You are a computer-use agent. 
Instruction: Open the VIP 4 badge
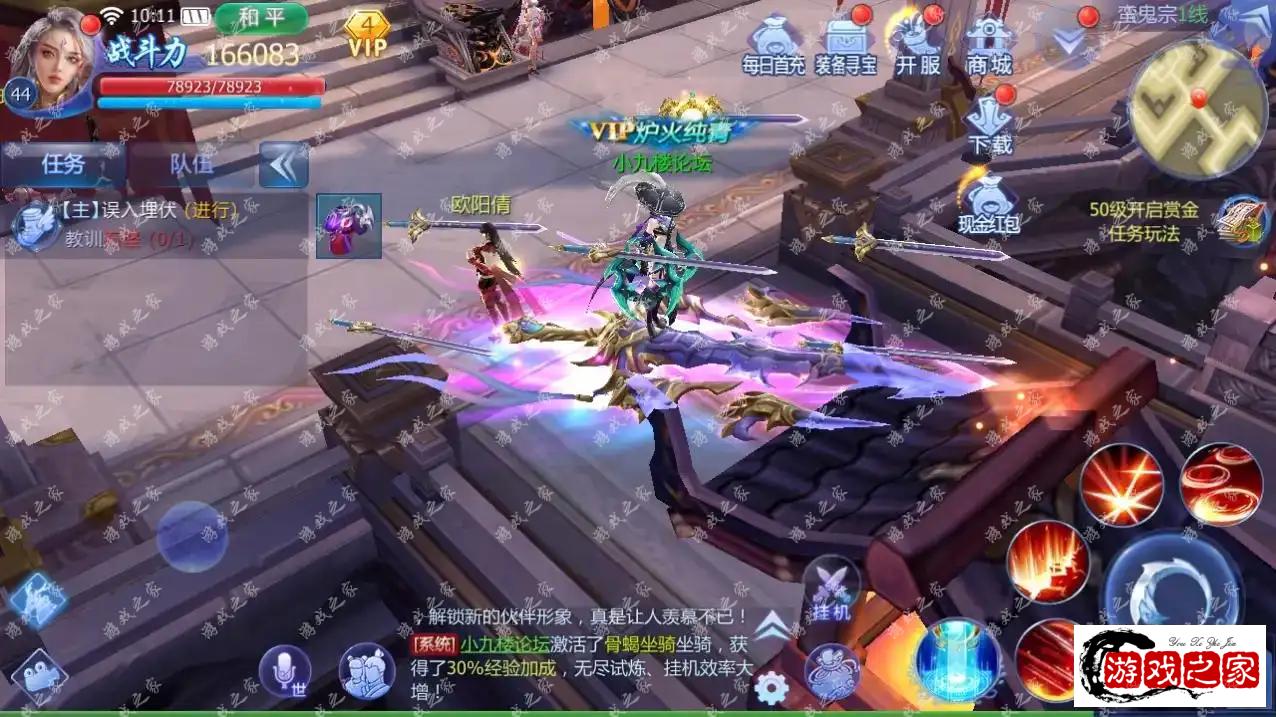(367, 33)
